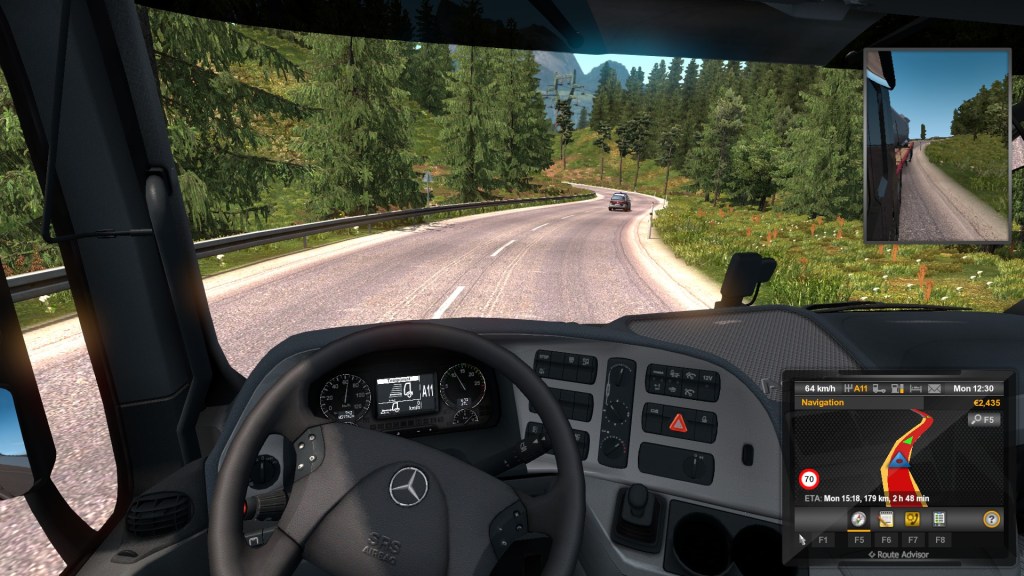1024x576 pixels.
Task: Open the Navigation compass tab
Action: click(858, 518)
